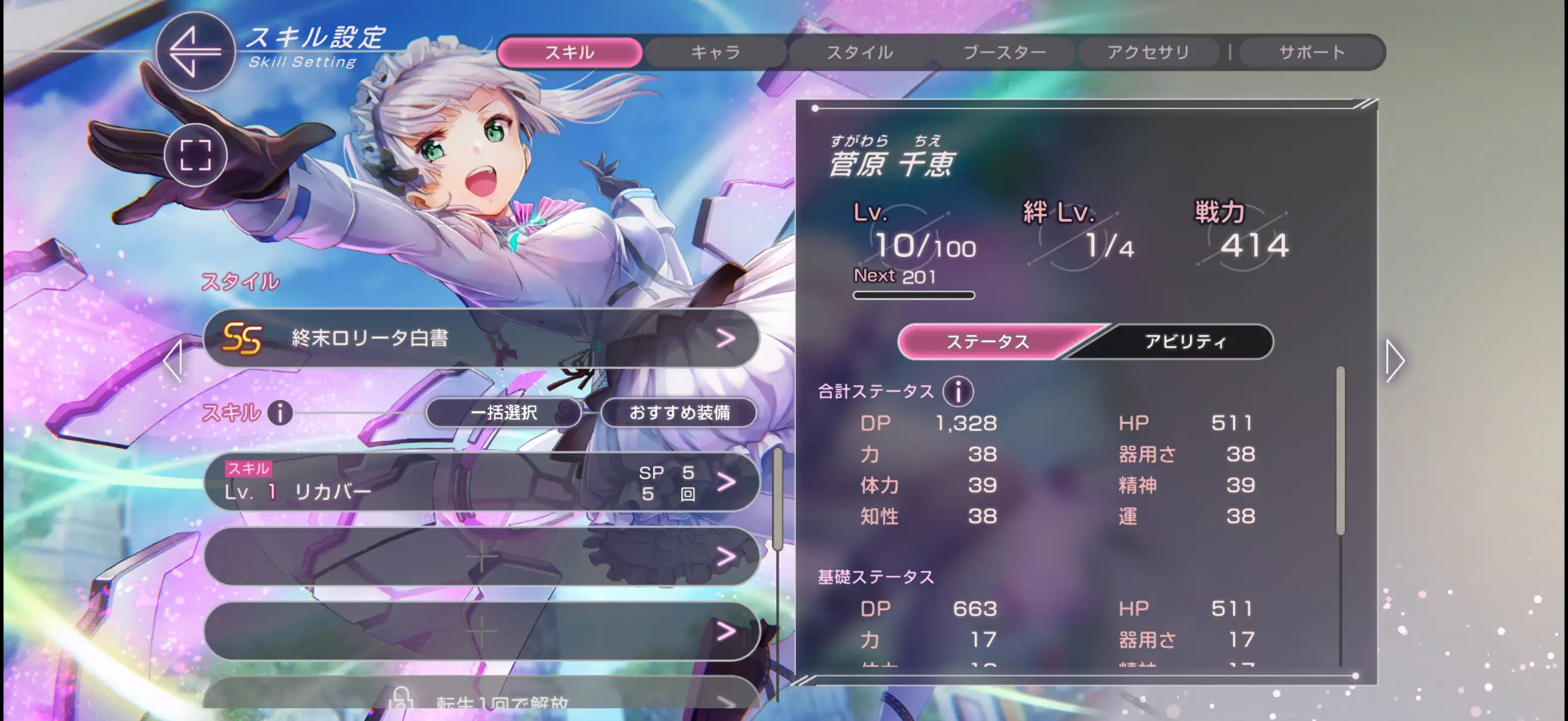Switch to the キャラ tab
Screen dimensions: 1568x721
[x=715, y=52]
